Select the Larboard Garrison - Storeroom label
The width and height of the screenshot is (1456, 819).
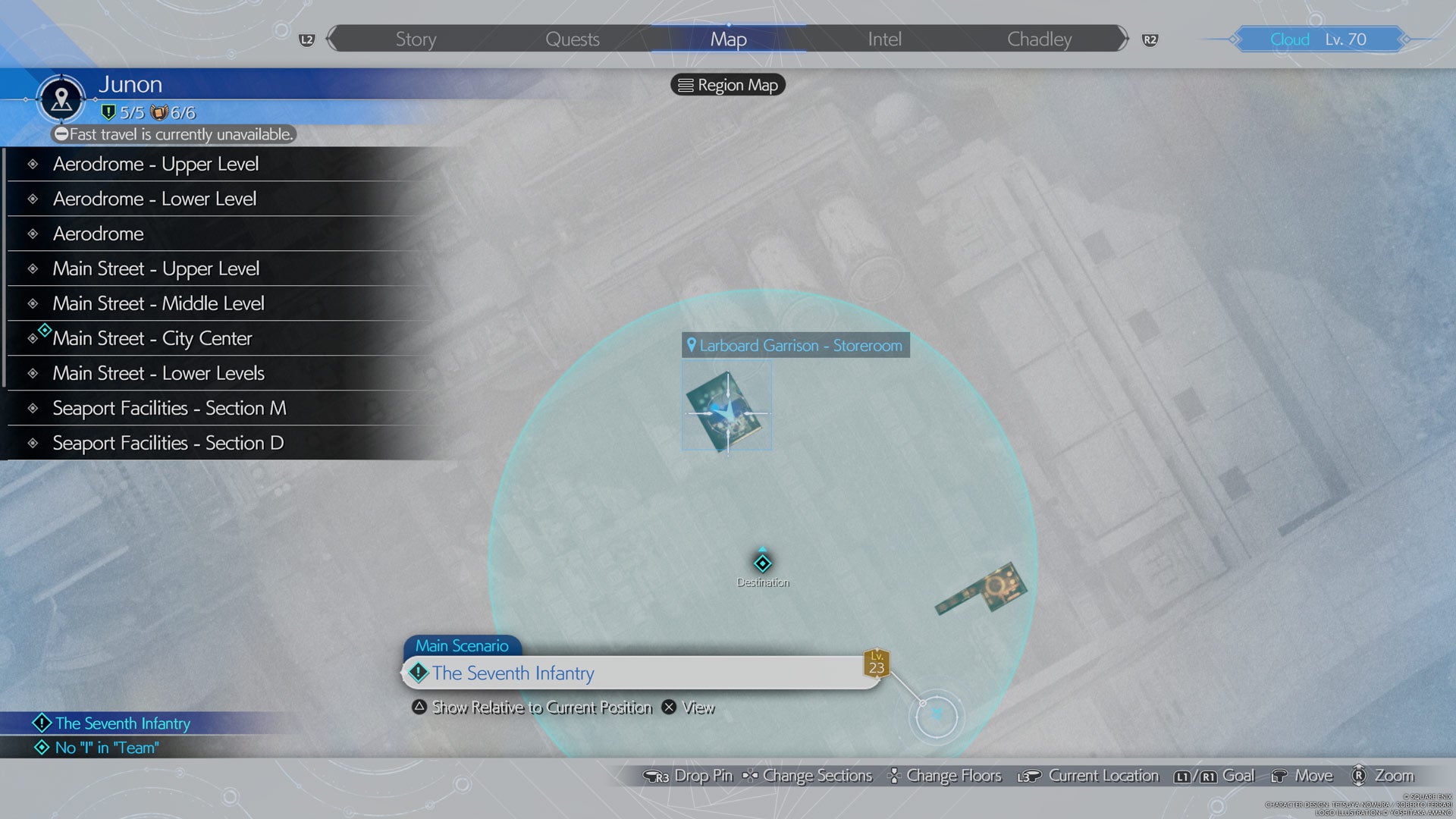[795, 346]
